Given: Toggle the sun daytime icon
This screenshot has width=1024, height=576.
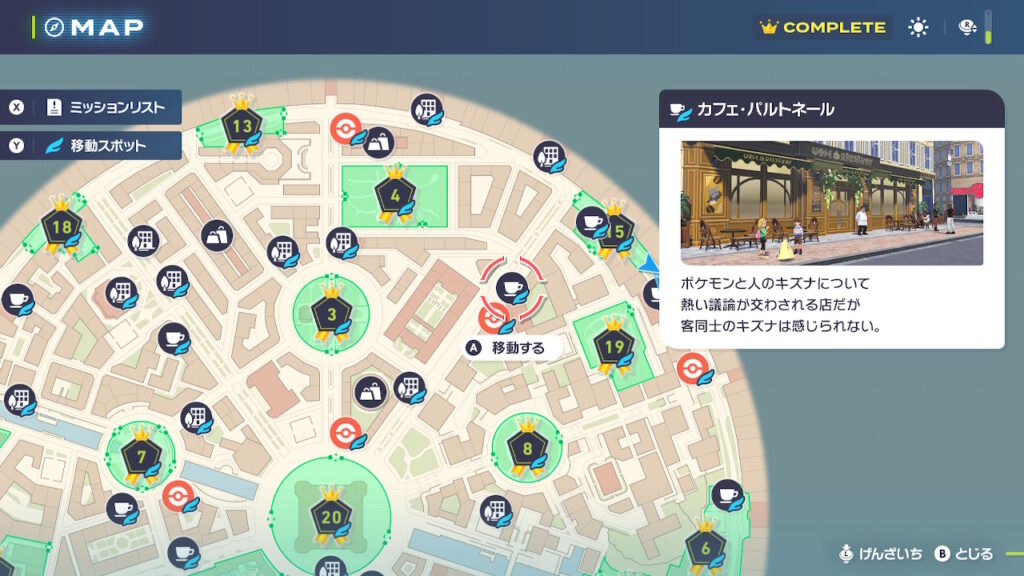Looking at the screenshot, I should 918,28.
